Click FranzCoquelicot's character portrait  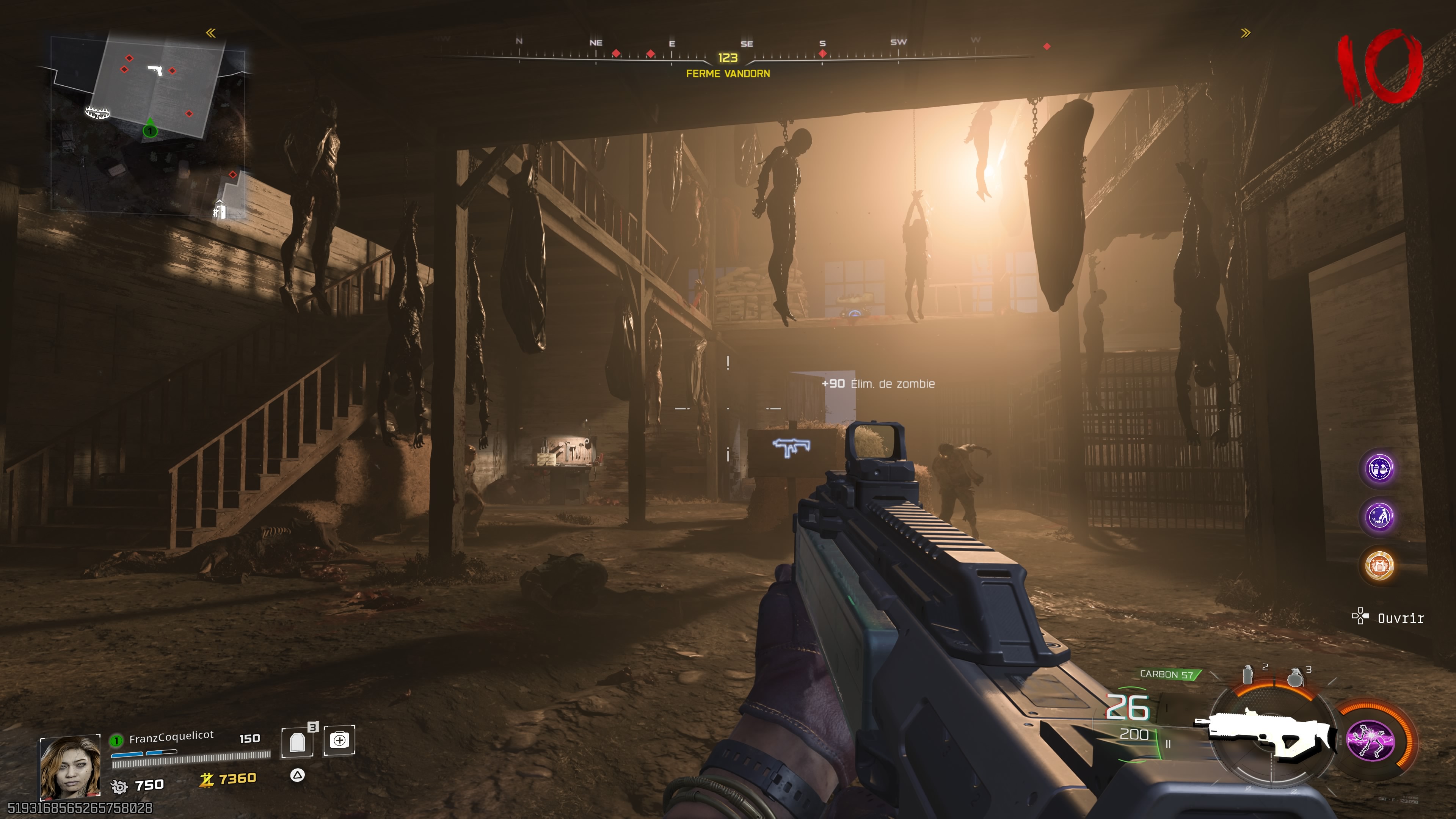tap(70, 766)
